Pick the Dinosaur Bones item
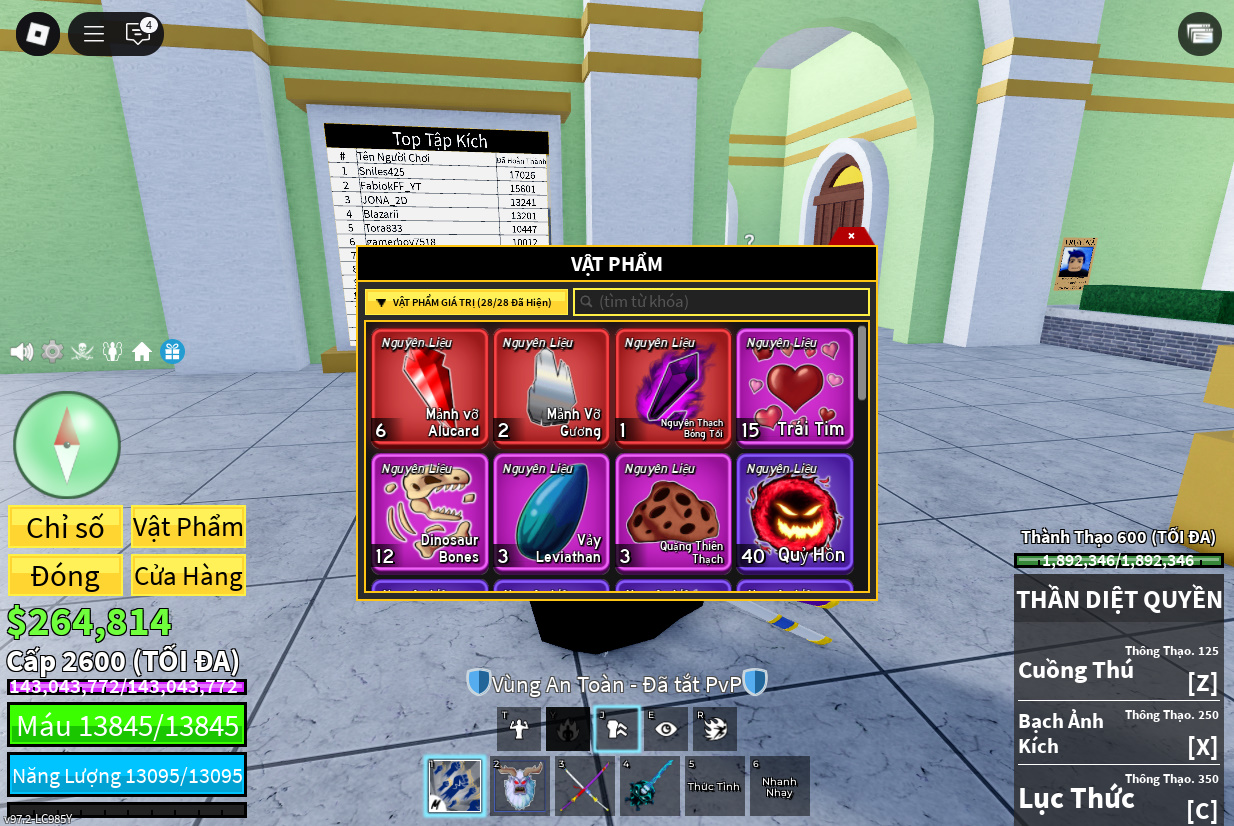 pos(430,512)
